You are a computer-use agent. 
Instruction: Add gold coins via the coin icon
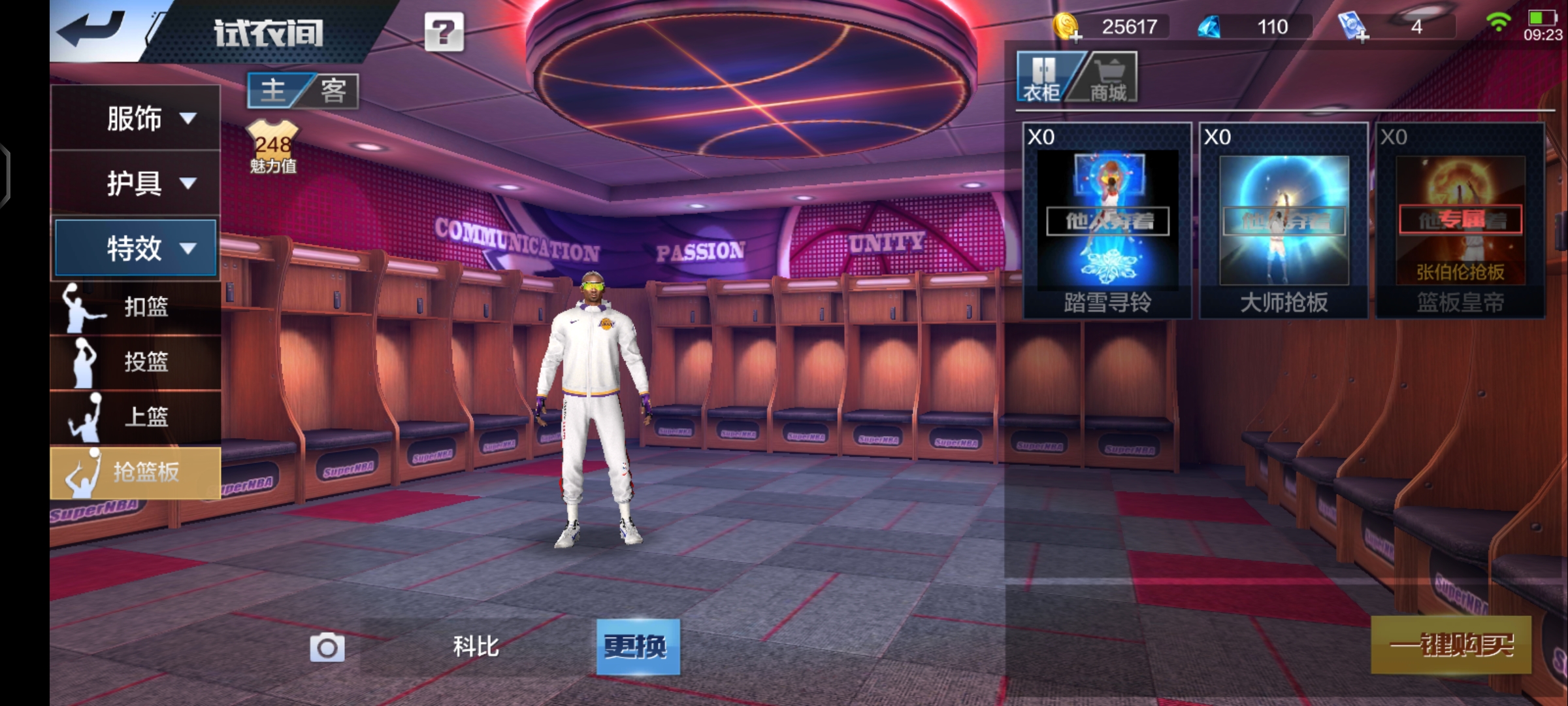coord(1068,27)
